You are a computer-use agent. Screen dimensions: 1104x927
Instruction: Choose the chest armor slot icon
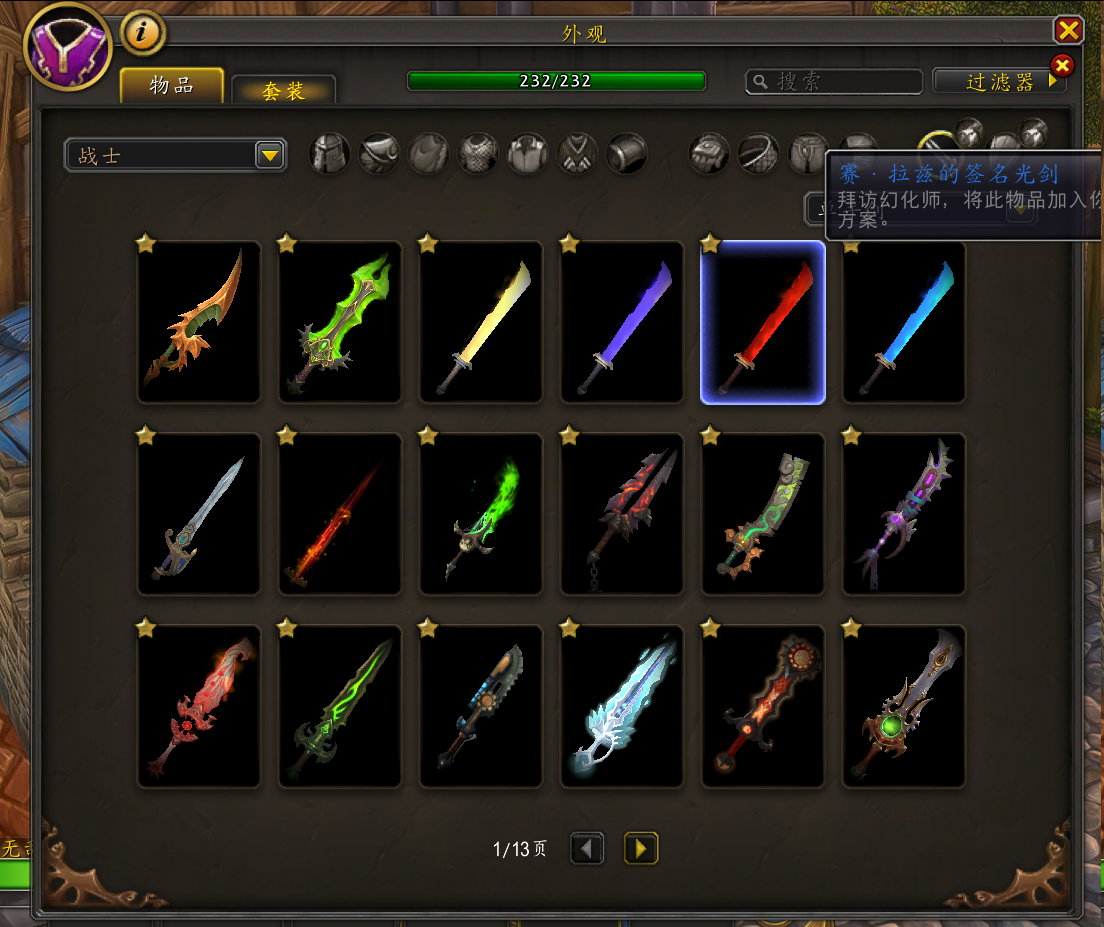tap(478, 154)
